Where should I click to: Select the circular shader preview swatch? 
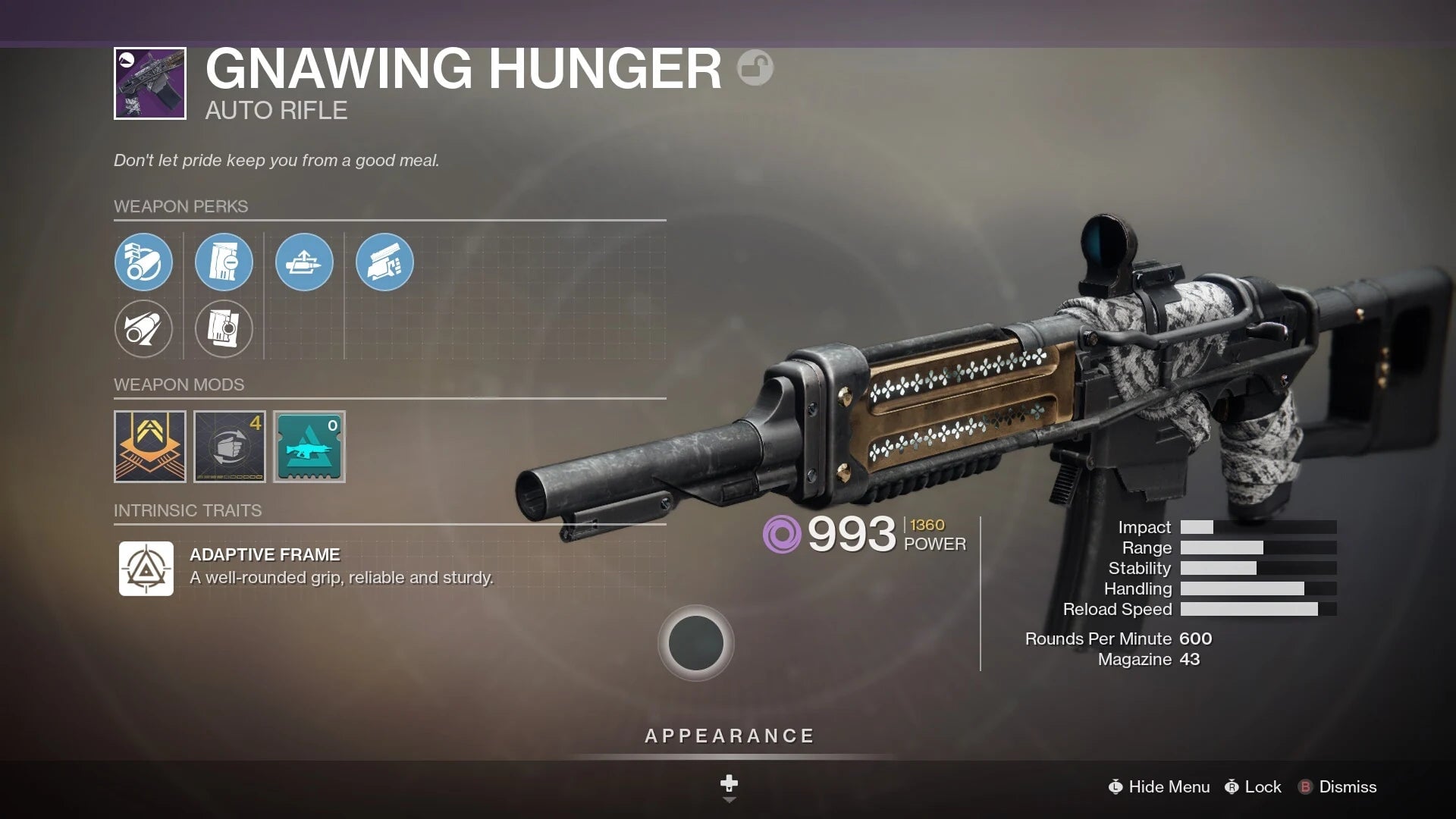pyautogui.click(x=695, y=642)
